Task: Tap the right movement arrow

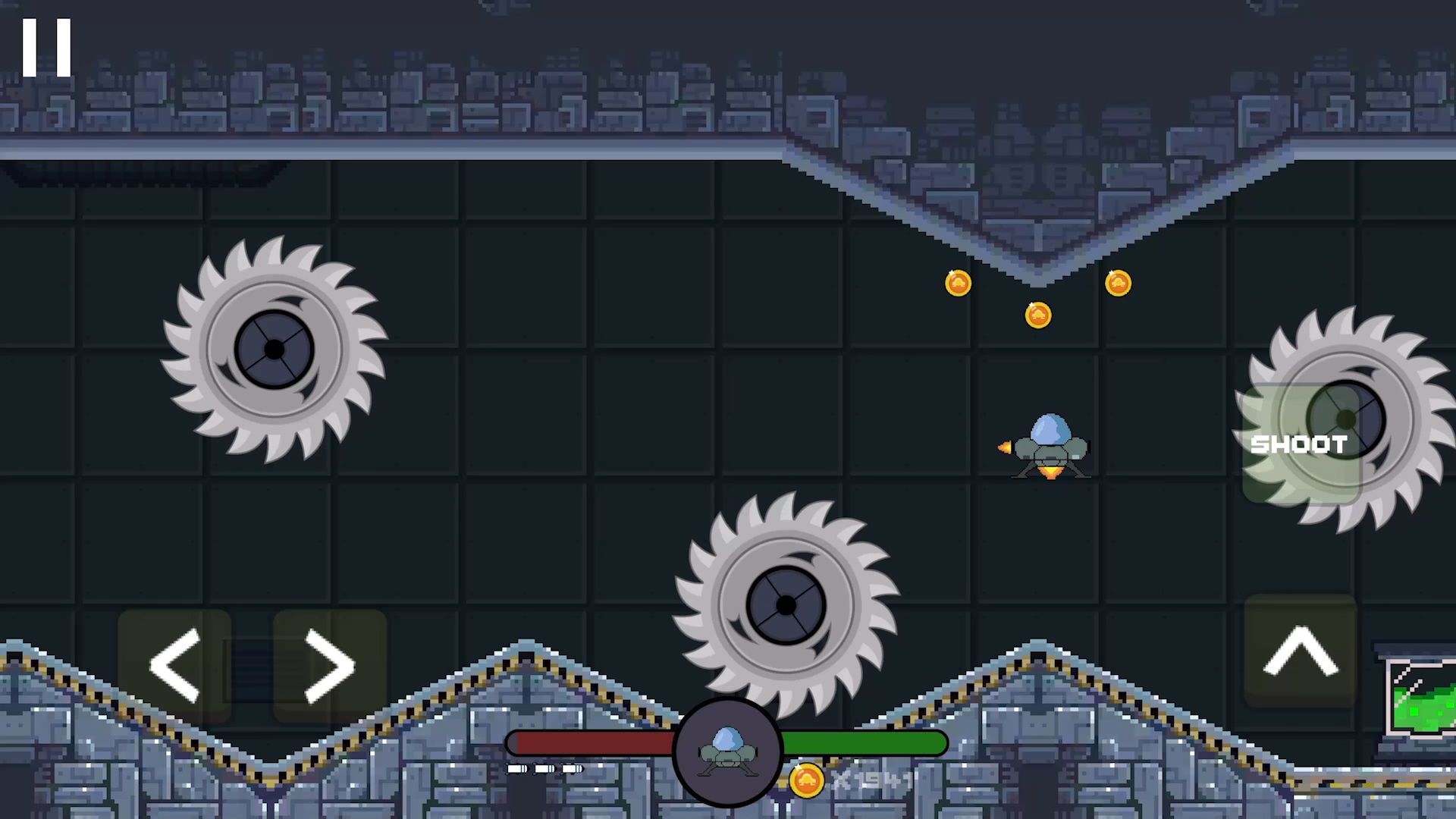Action: tap(326, 664)
